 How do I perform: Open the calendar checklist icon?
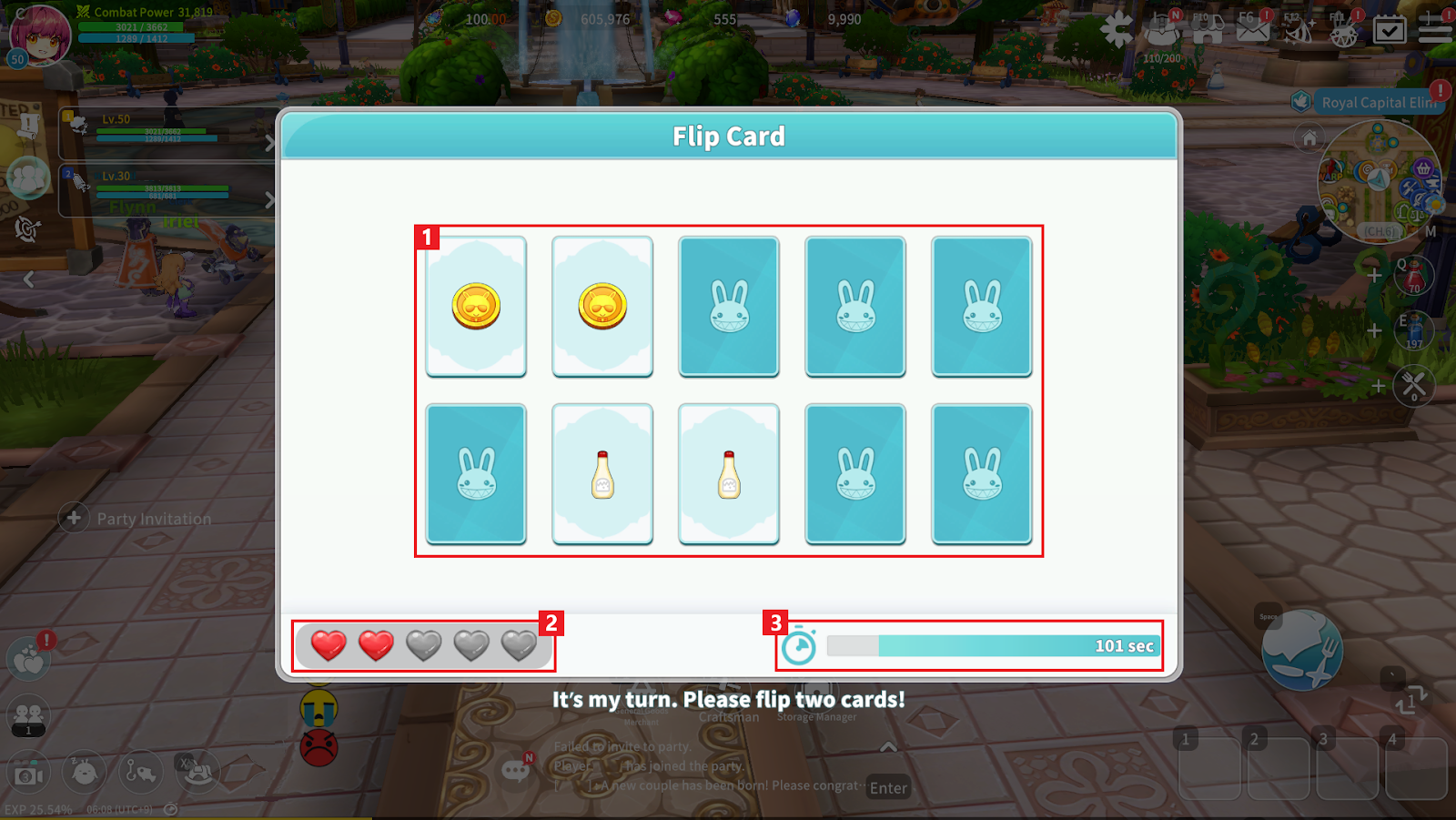[x=1389, y=29]
